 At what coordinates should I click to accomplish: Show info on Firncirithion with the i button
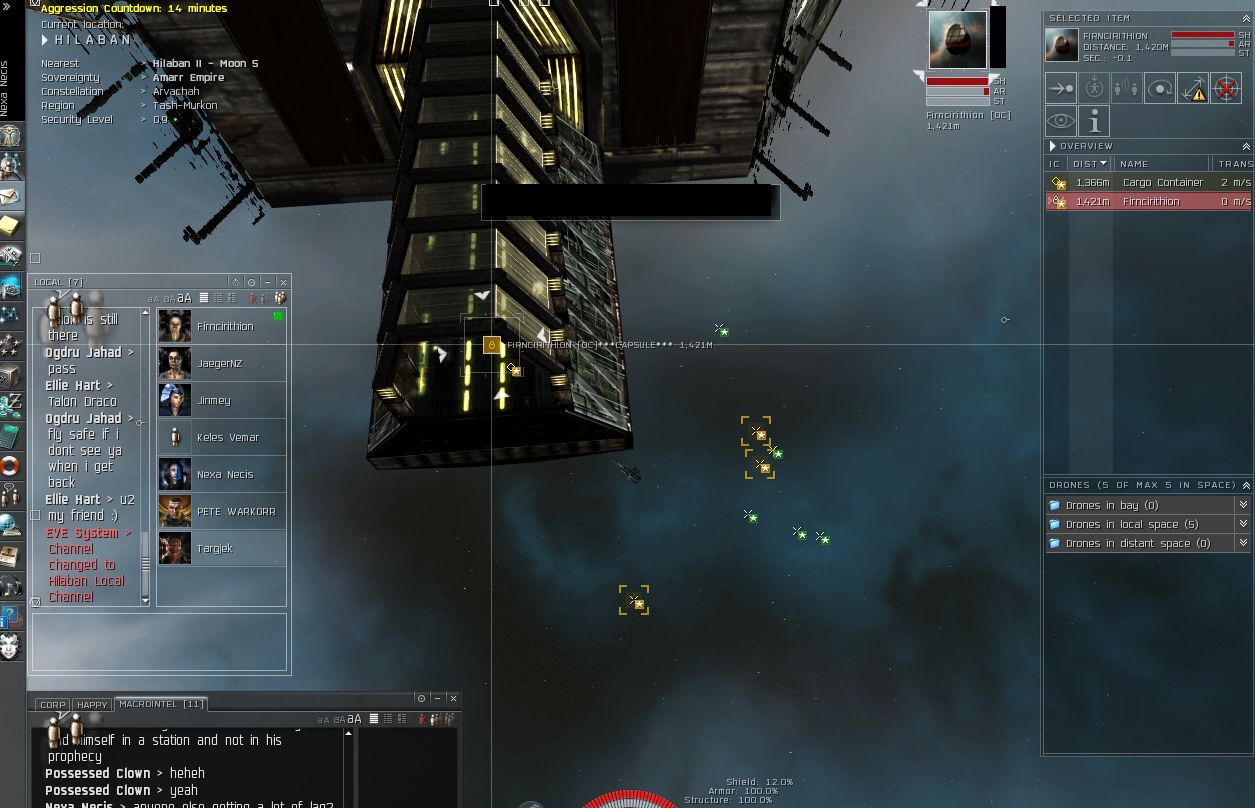[x=1094, y=122]
